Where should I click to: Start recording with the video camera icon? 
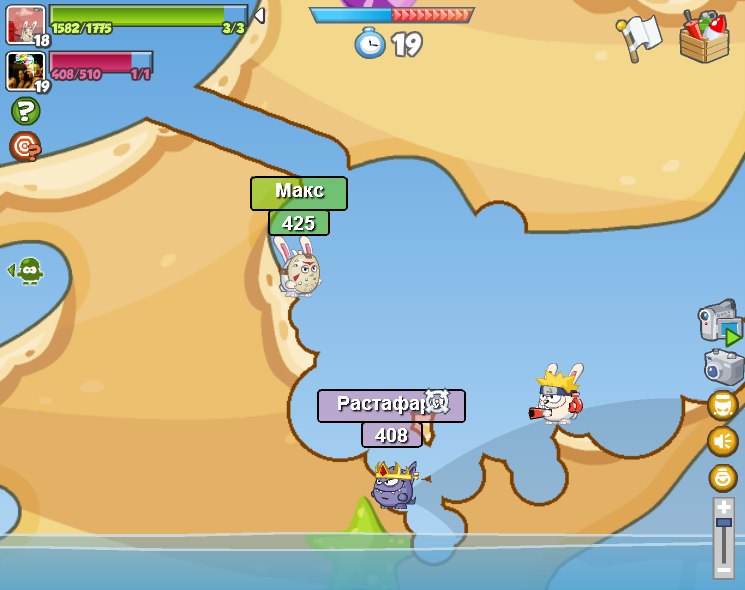(x=719, y=323)
